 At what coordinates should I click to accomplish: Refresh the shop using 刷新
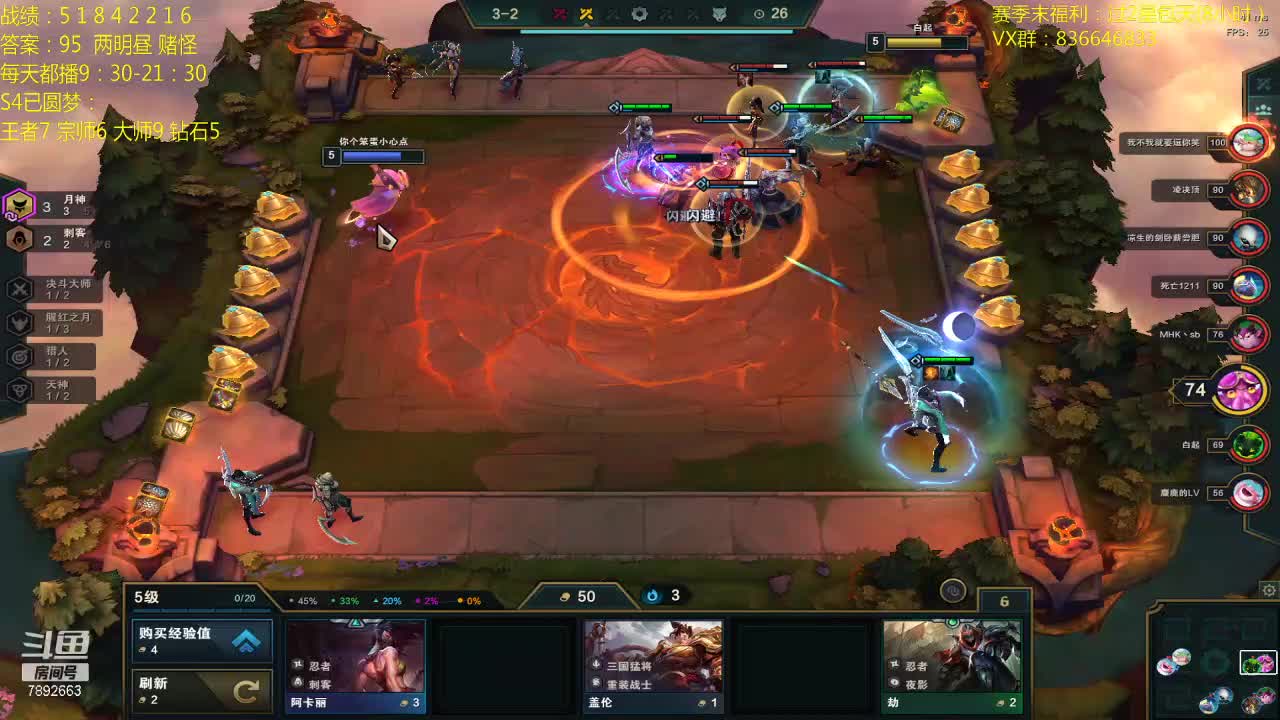[x=202, y=689]
